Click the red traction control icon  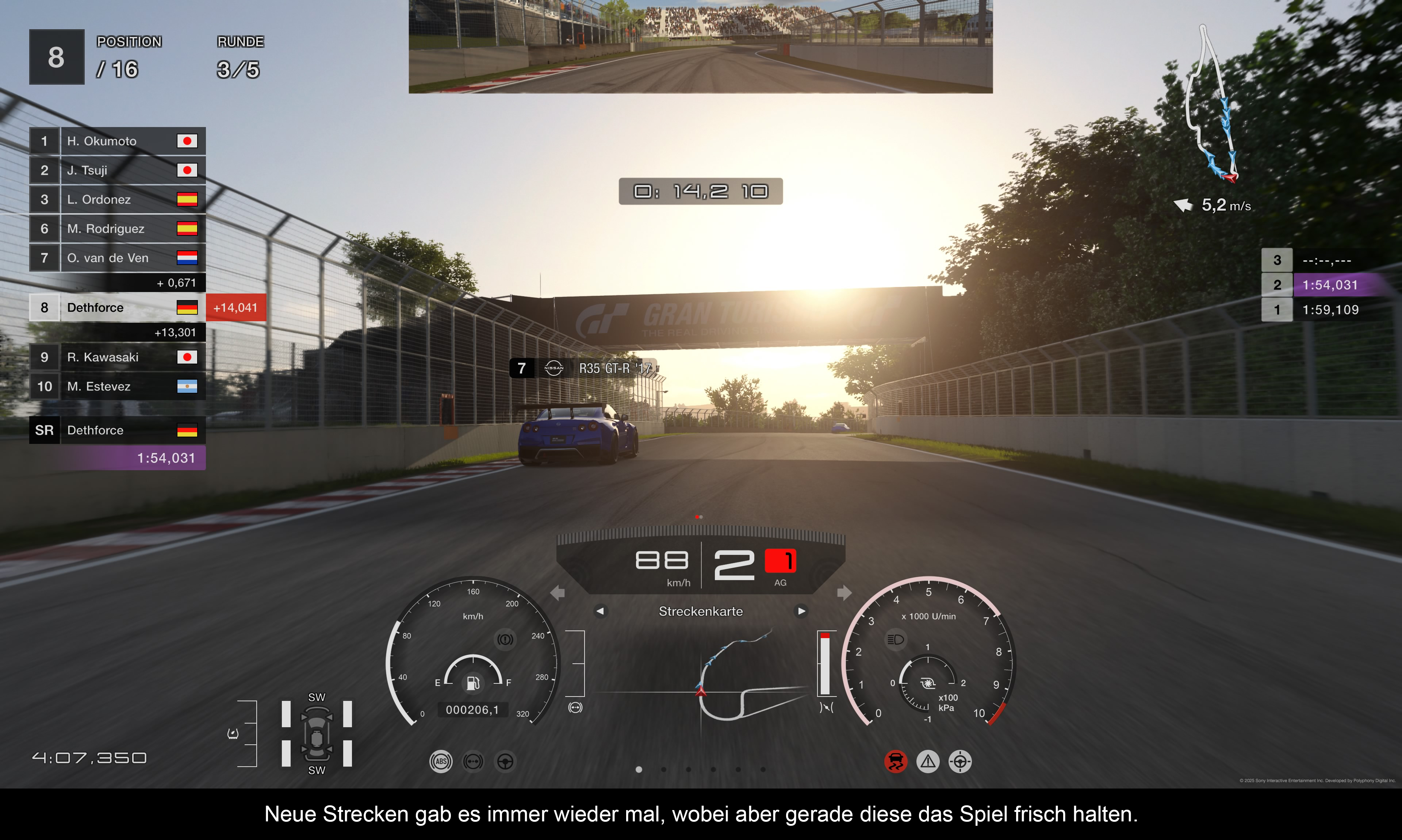click(896, 761)
